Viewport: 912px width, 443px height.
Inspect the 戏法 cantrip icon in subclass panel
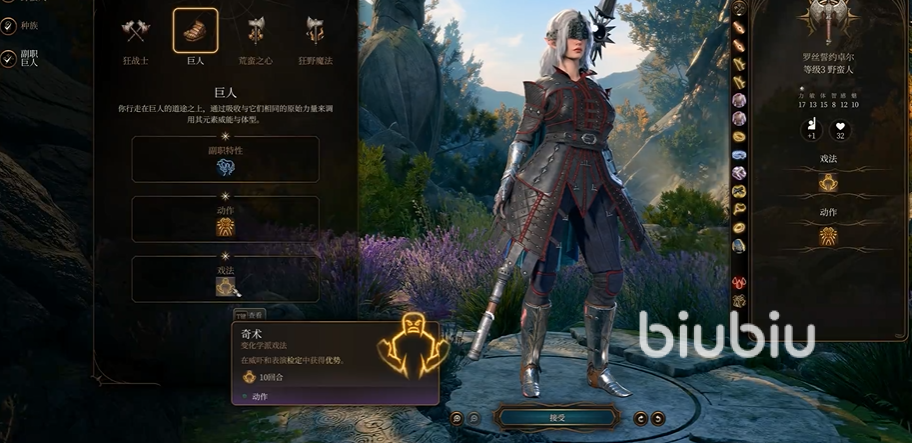click(225, 287)
